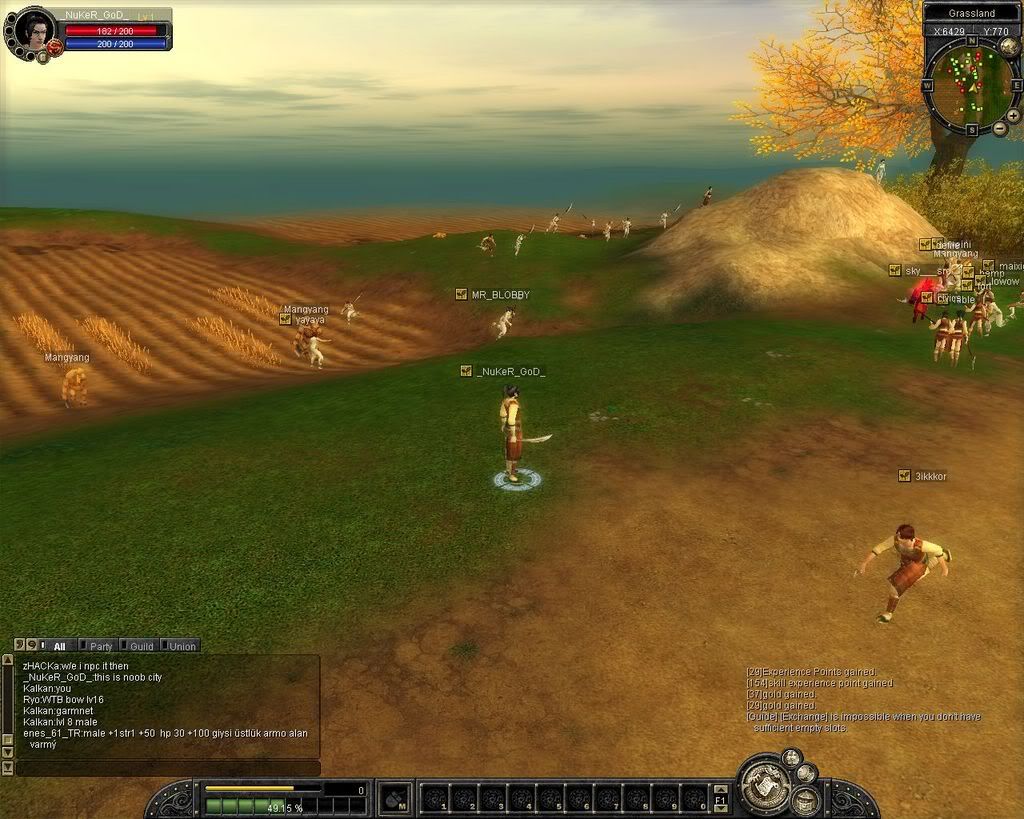Click the _NuKeR_GoD_ name tag checkbox icon
Image resolution: width=1024 pixels, height=819 pixels.
(466, 371)
